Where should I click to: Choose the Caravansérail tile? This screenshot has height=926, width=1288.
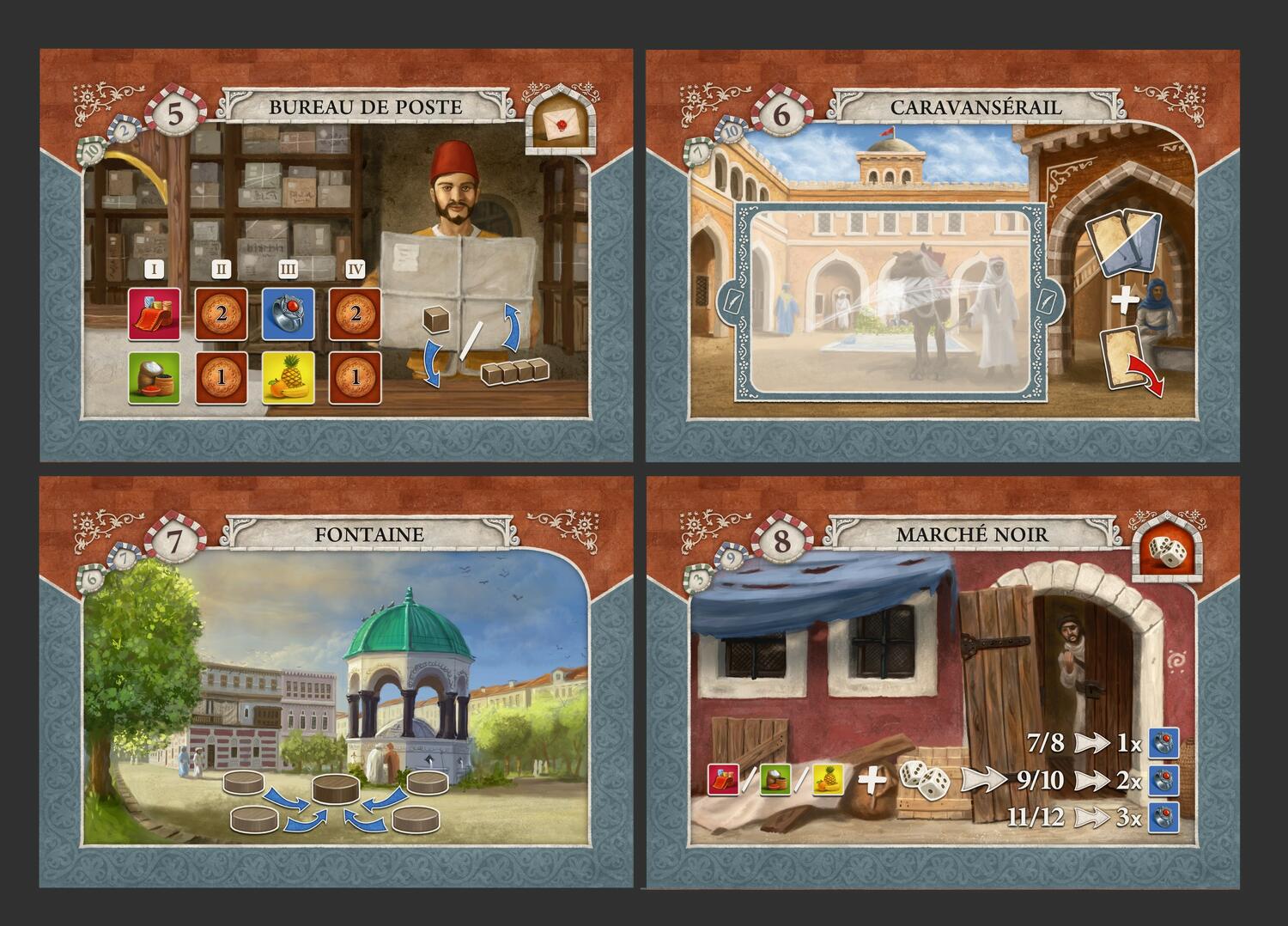[942, 255]
